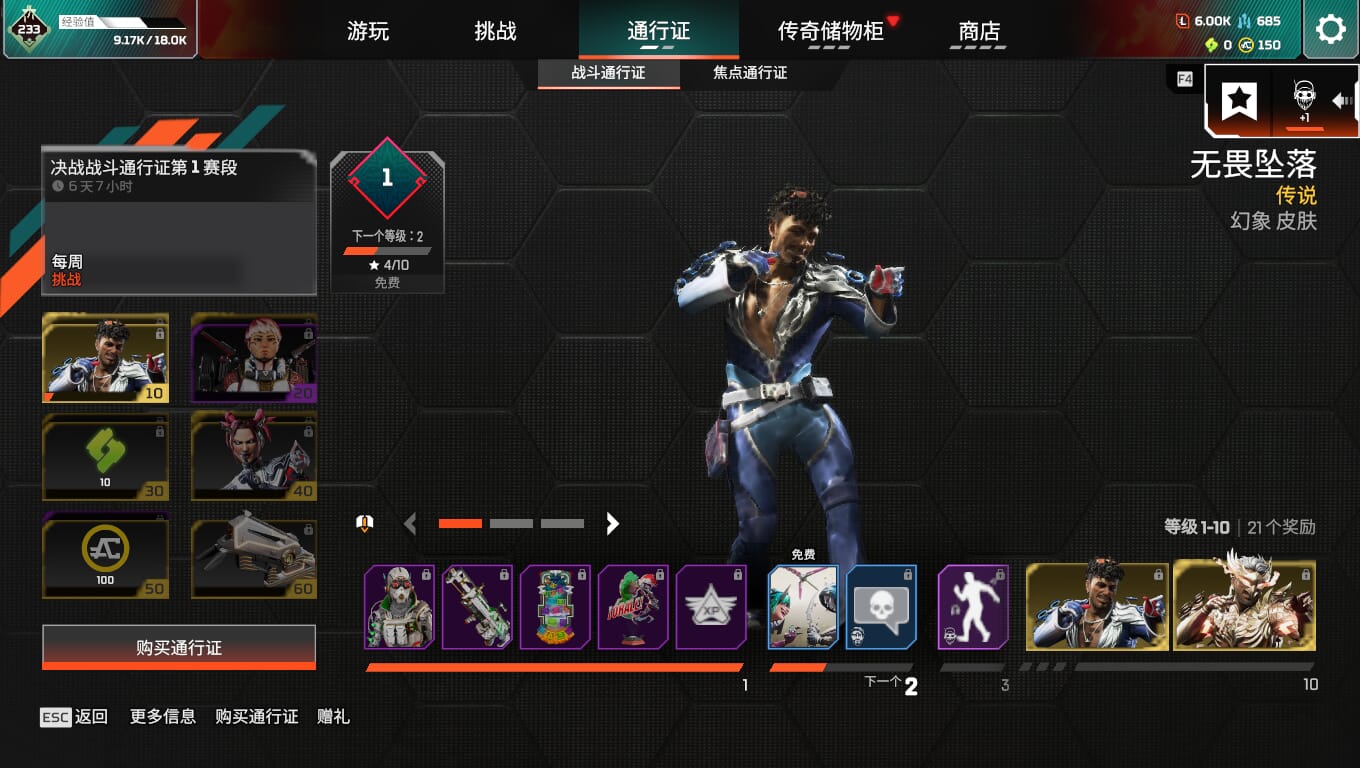Go to the 商店 store tab
Image resolution: width=1360 pixels, height=768 pixels.
[x=979, y=31]
